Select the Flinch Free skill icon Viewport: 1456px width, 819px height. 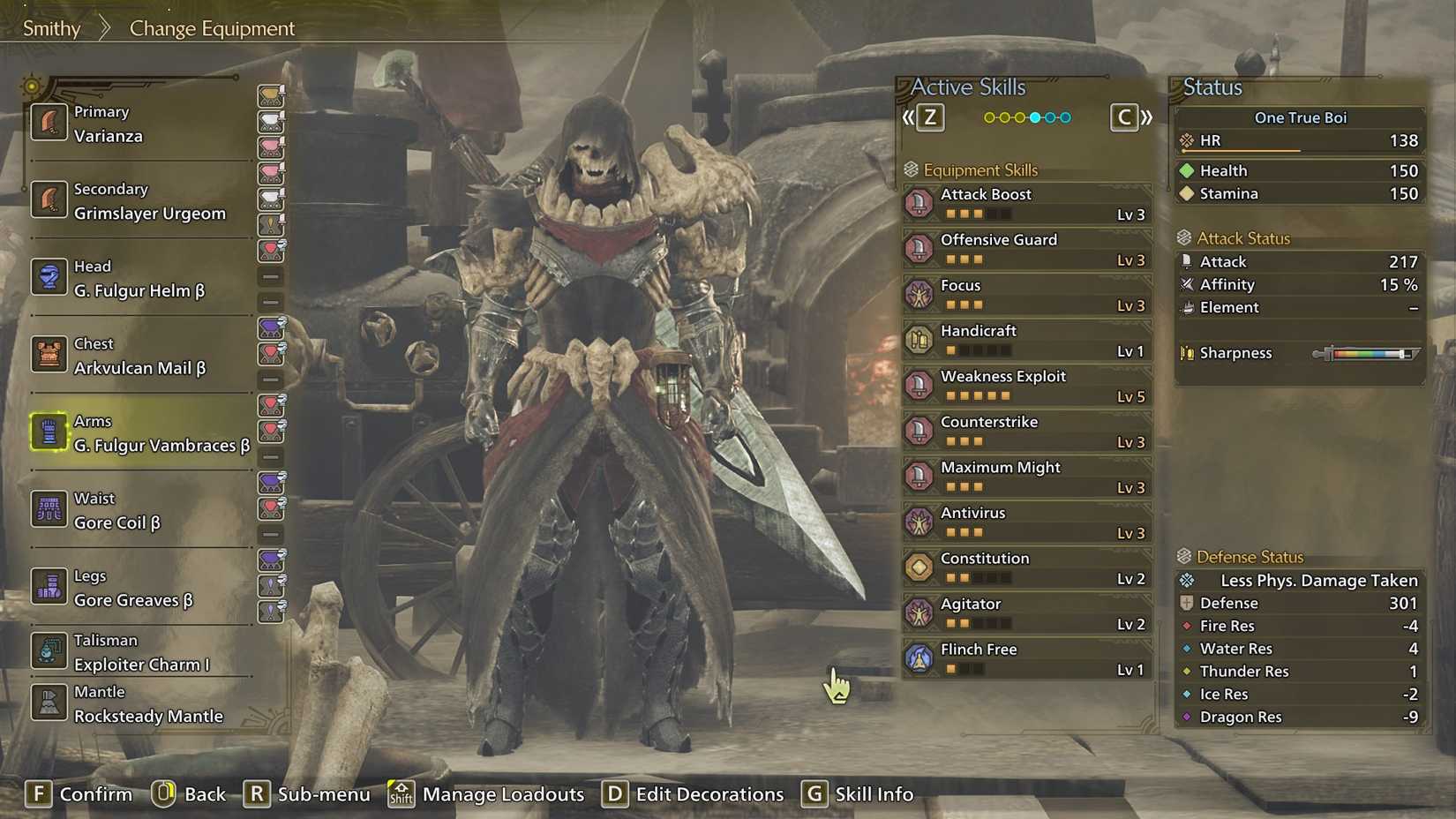tap(919, 657)
